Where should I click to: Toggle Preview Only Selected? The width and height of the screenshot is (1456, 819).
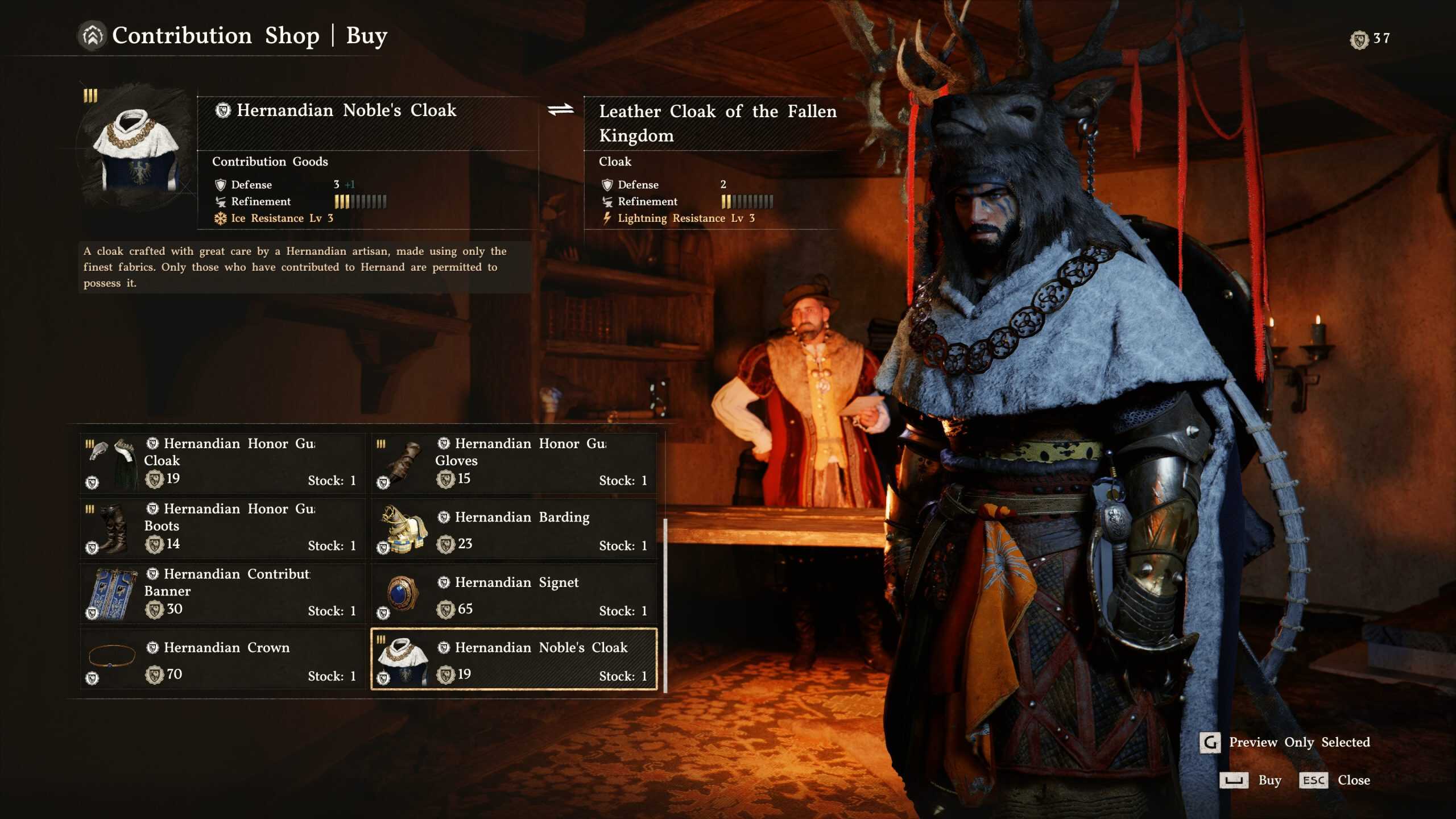click(1285, 742)
